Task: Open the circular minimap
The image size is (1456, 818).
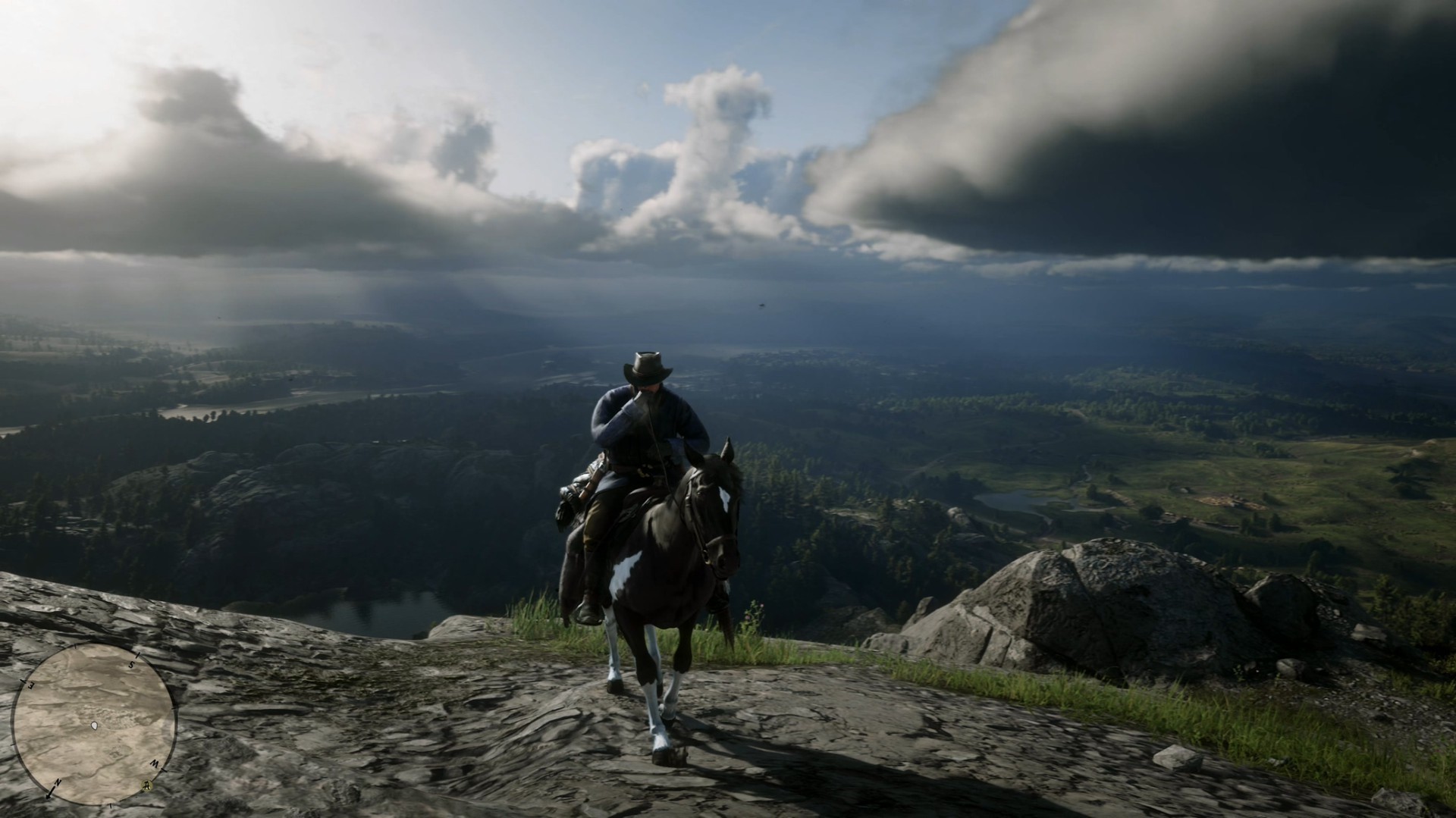Action: pyautogui.click(x=93, y=723)
